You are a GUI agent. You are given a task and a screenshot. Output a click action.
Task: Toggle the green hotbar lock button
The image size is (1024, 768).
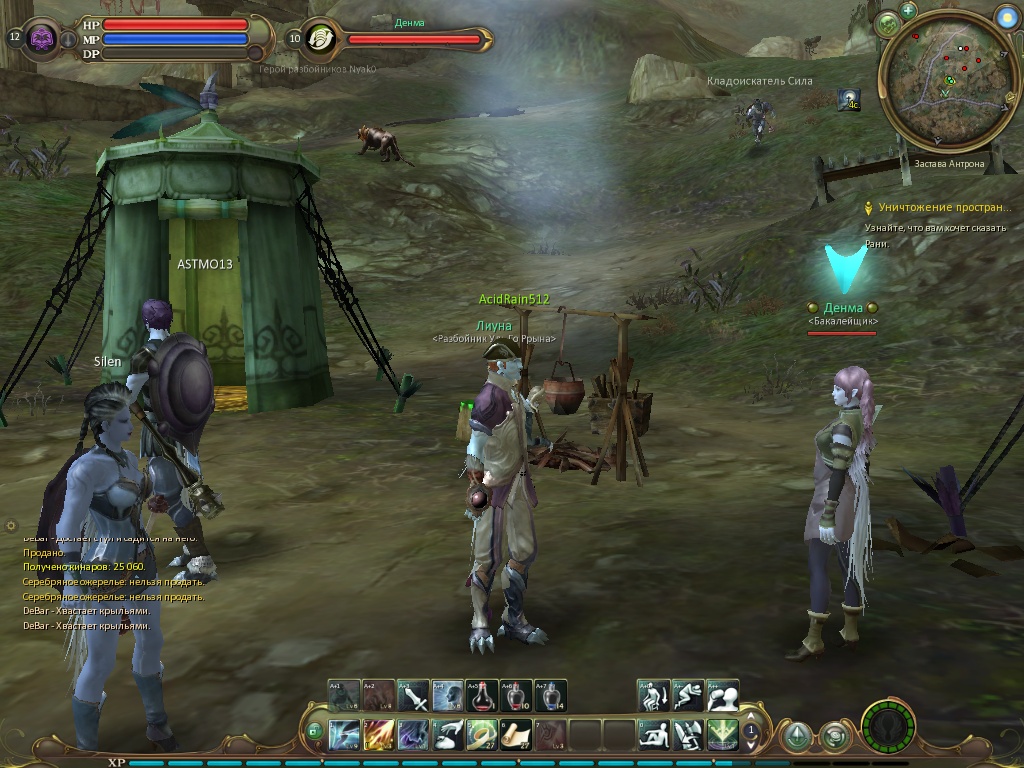(315, 732)
